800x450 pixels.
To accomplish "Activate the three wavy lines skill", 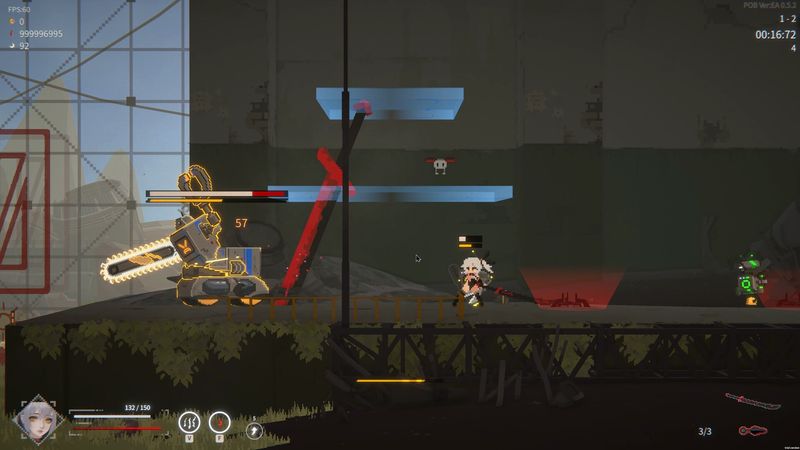I will click(x=189, y=422).
